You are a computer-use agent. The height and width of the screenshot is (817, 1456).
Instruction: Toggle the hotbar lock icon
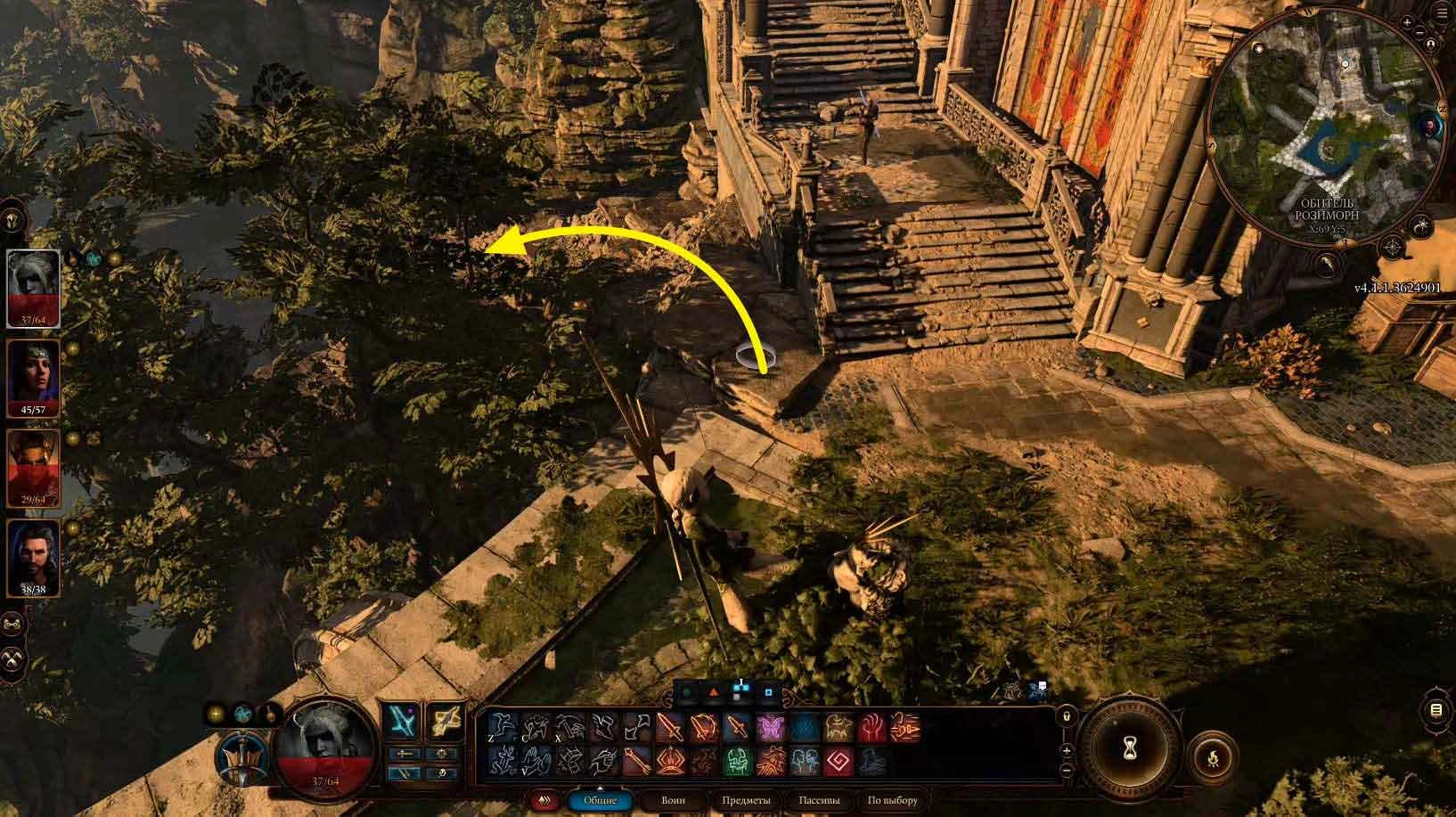coord(1067,716)
